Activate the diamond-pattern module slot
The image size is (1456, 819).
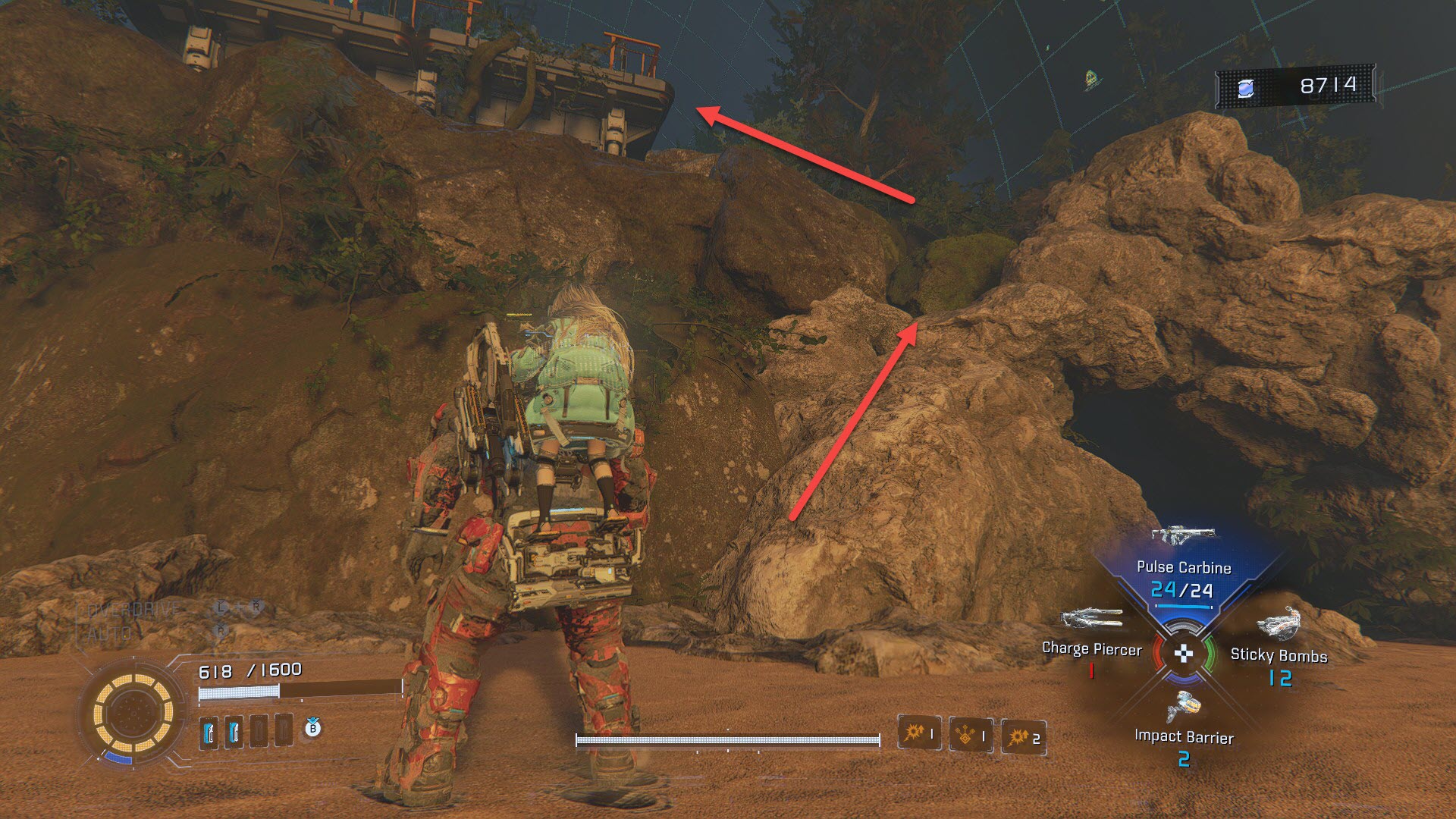click(971, 735)
